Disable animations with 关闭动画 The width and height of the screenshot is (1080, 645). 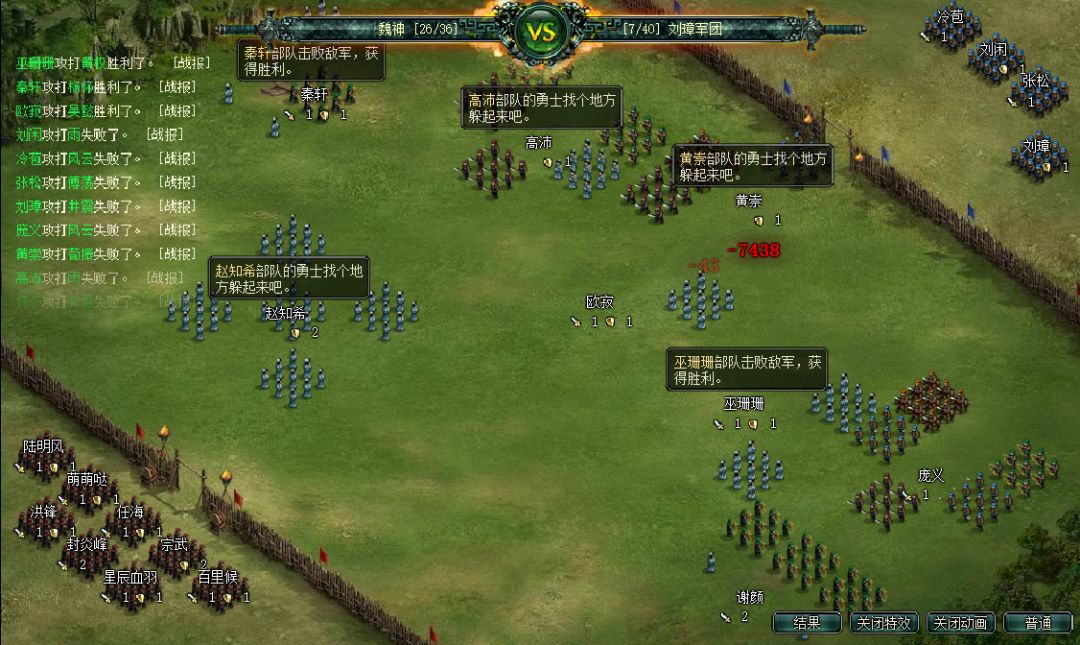(x=961, y=623)
